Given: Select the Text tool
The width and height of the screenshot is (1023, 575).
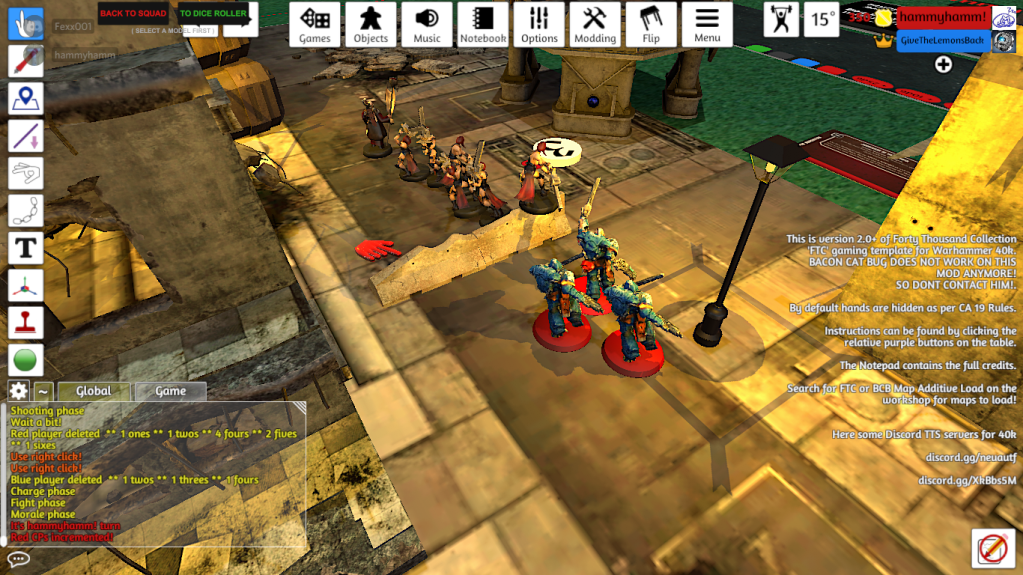Looking at the screenshot, I should pyautogui.click(x=26, y=247).
